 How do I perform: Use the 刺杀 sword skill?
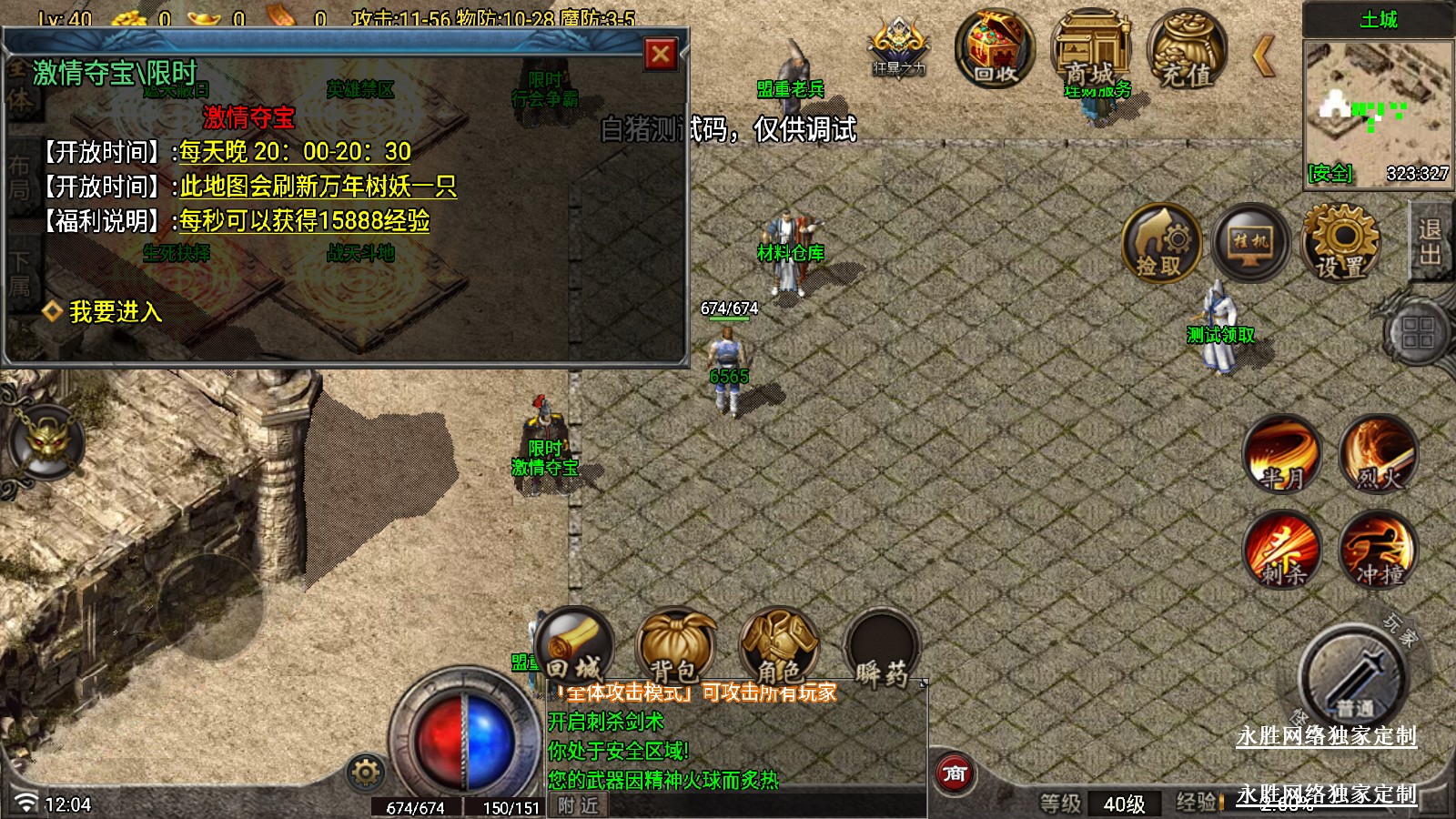1283,550
